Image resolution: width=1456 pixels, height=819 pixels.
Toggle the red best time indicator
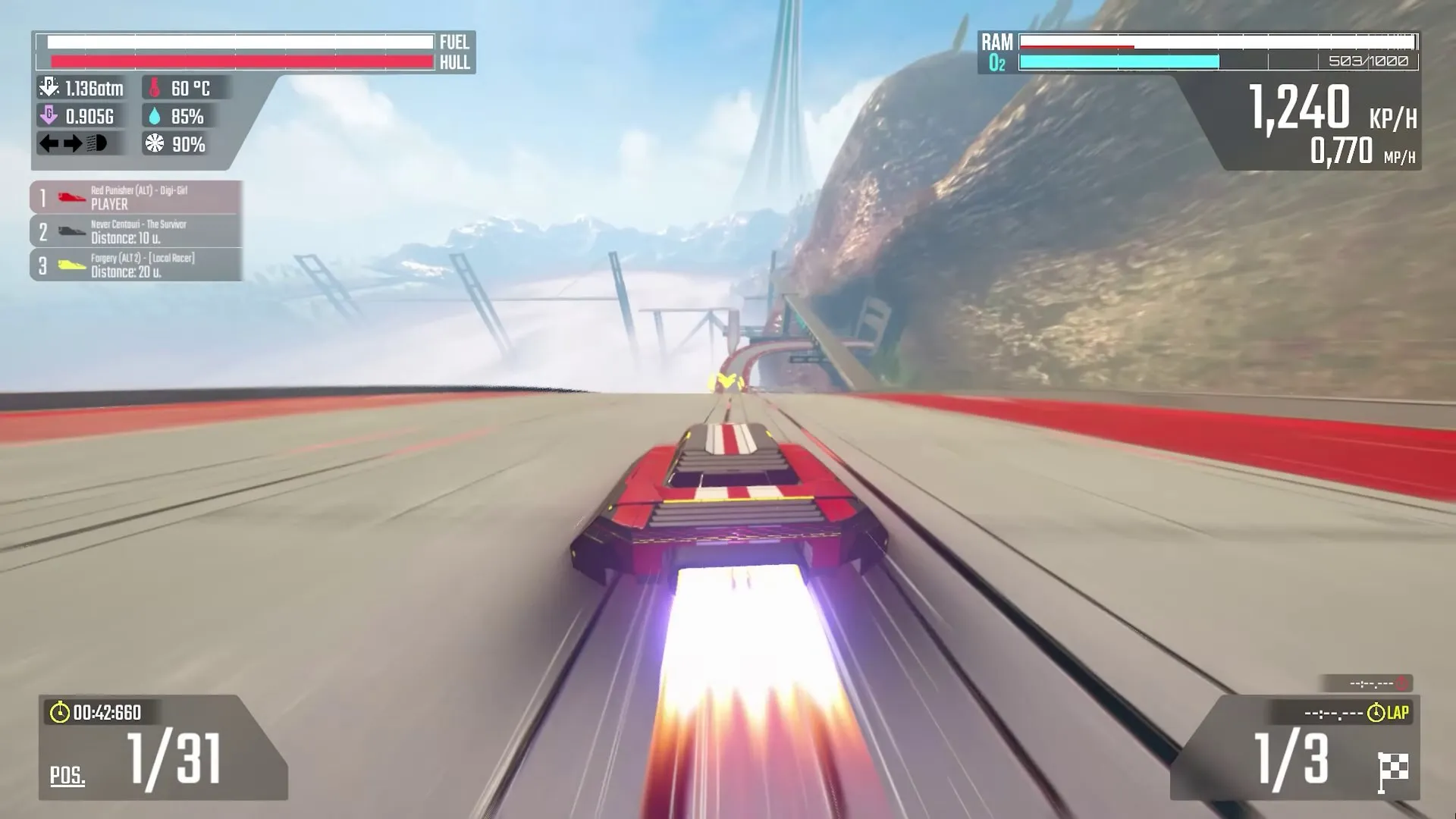1401,684
